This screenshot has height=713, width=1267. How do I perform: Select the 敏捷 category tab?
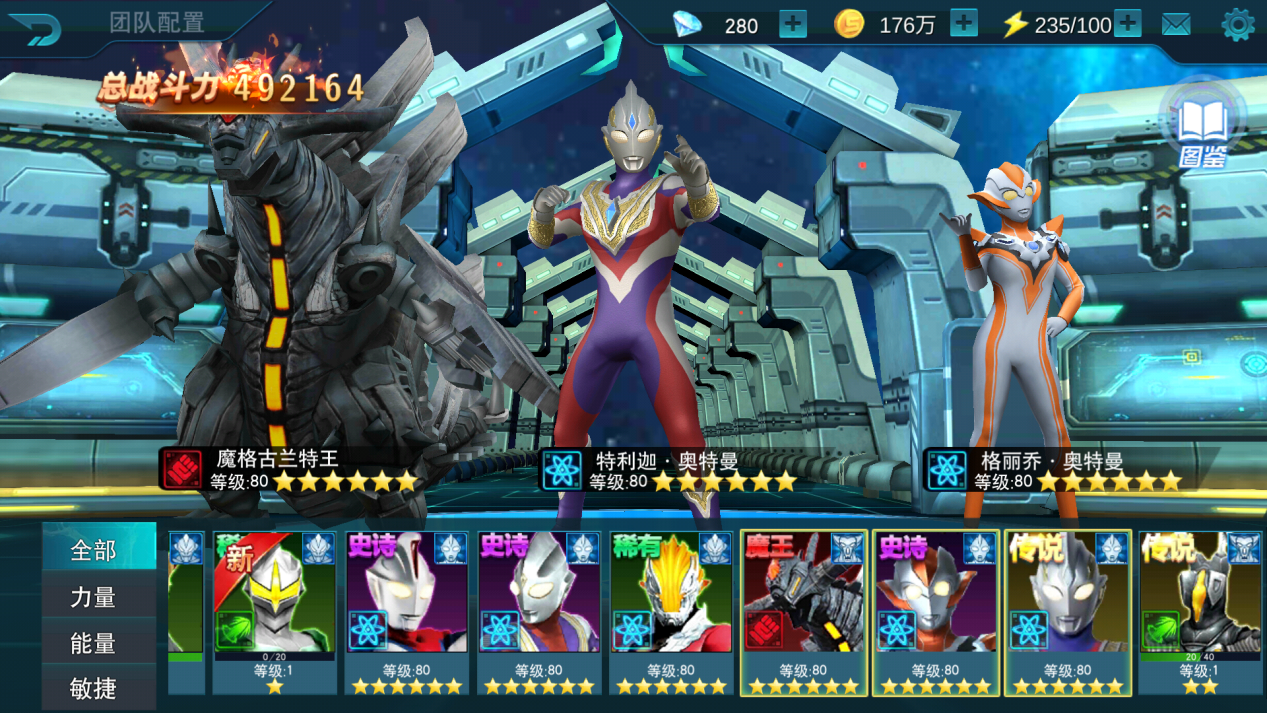pos(94,688)
